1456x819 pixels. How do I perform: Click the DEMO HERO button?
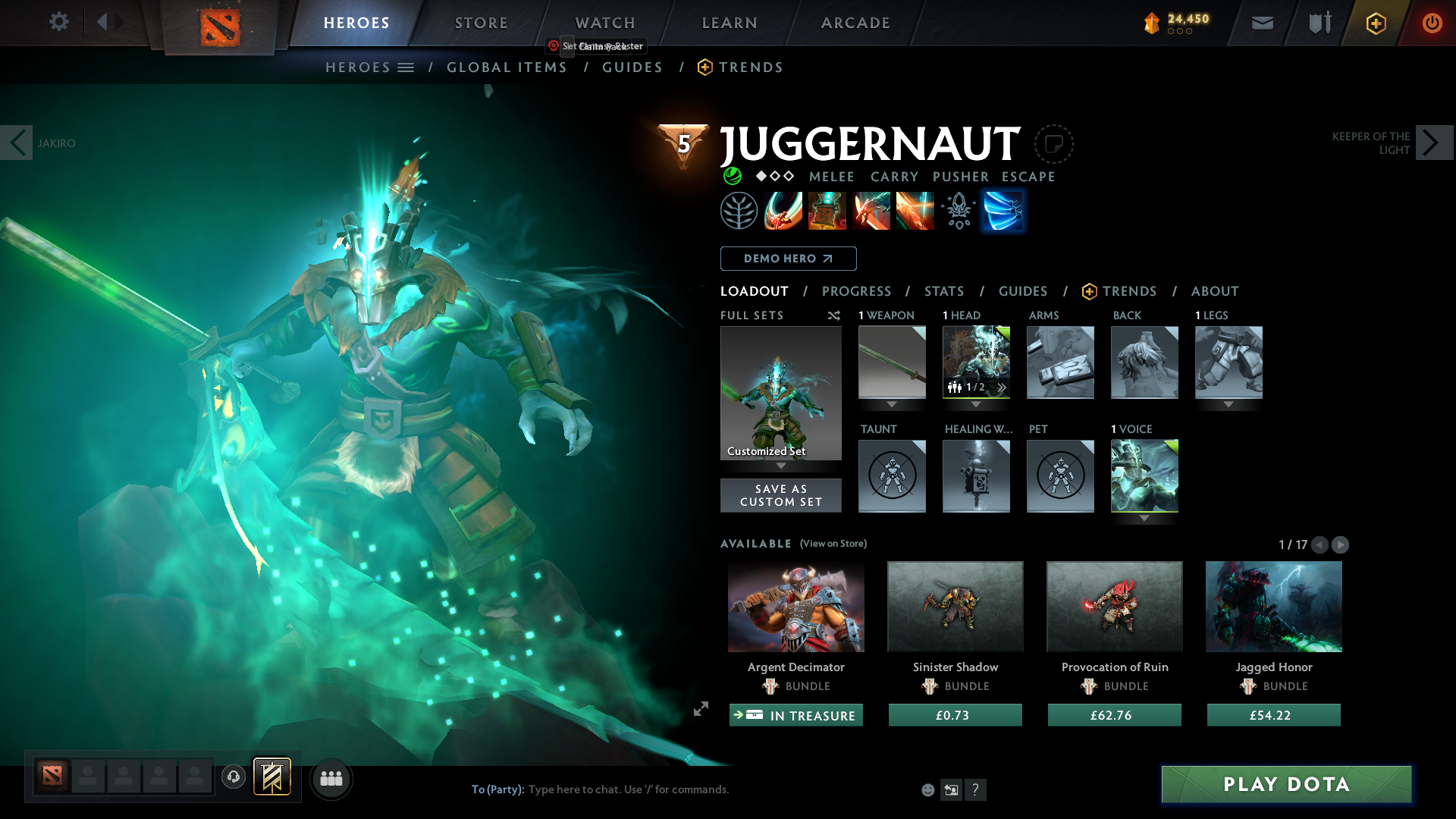pyautogui.click(x=788, y=259)
